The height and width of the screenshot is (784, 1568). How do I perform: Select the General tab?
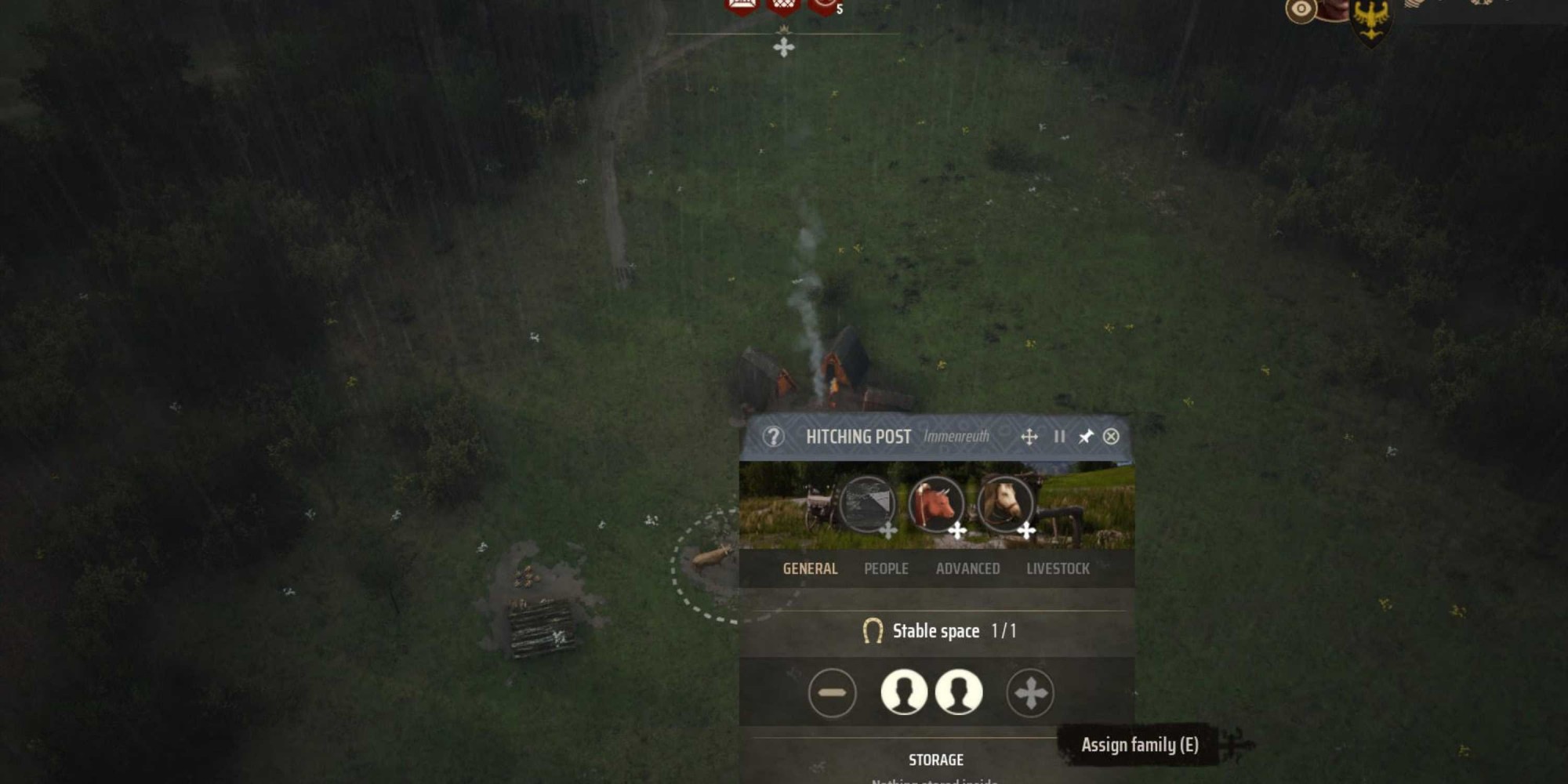[810, 569]
